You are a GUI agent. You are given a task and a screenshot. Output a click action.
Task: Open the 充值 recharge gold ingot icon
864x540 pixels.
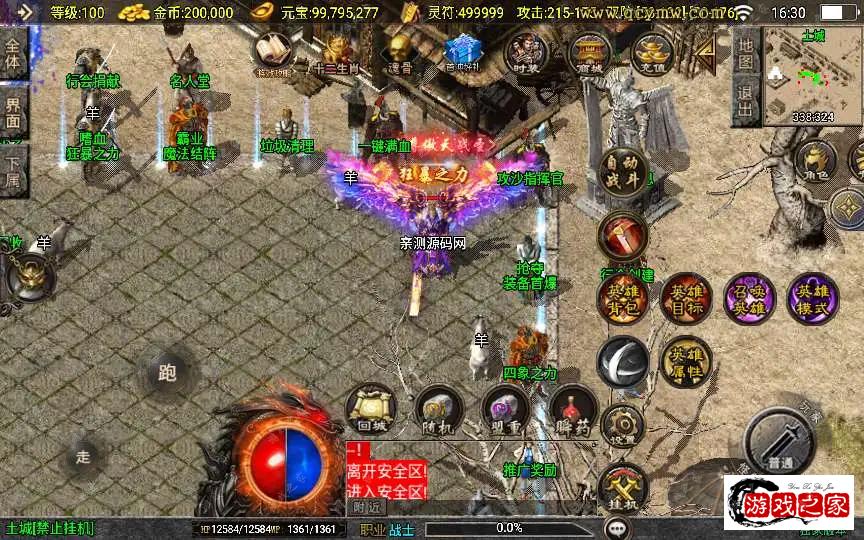click(x=652, y=52)
